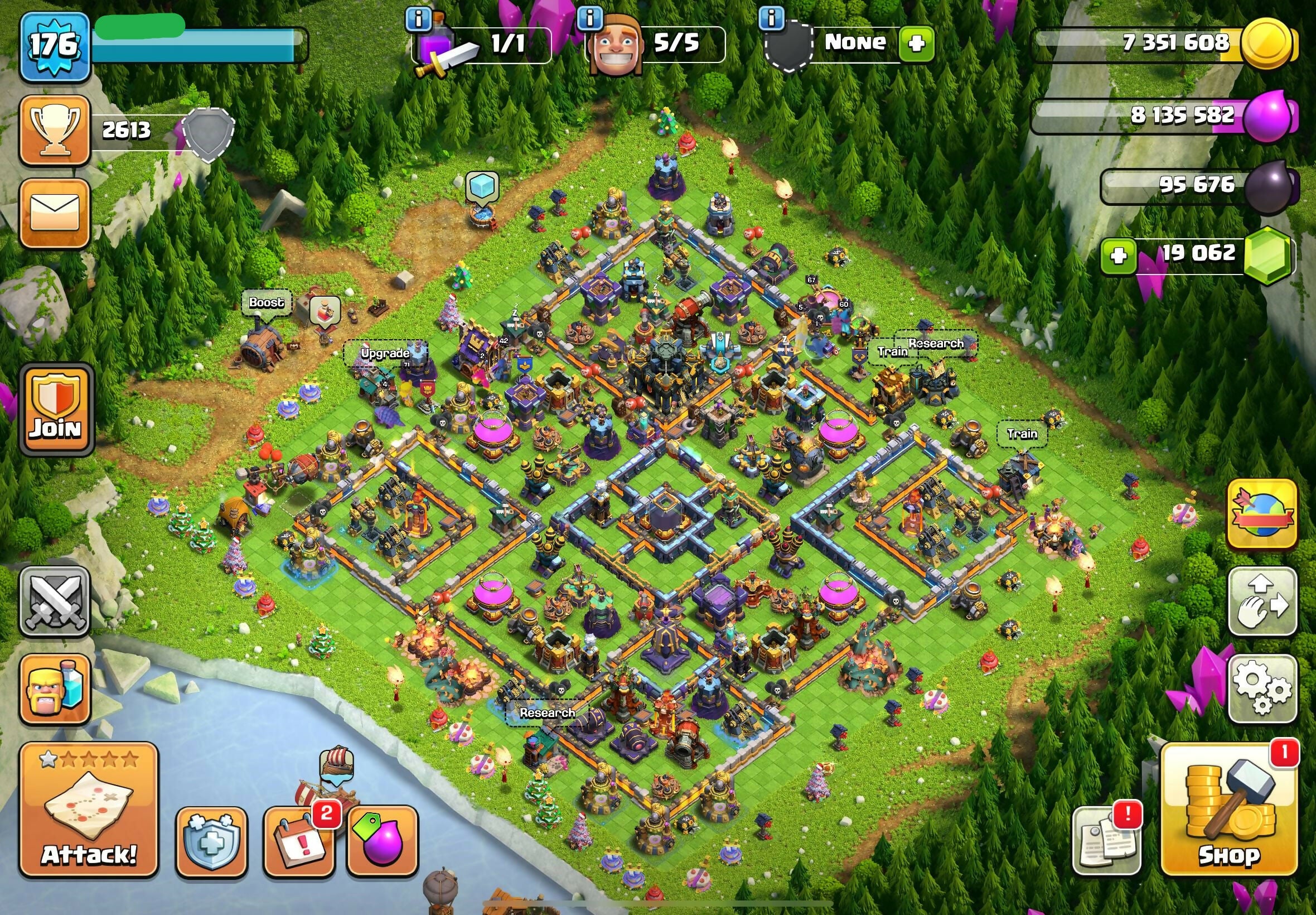Viewport: 1316px width, 915px height.
Task: Show builder info above builder face
Action: (x=589, y=20)
